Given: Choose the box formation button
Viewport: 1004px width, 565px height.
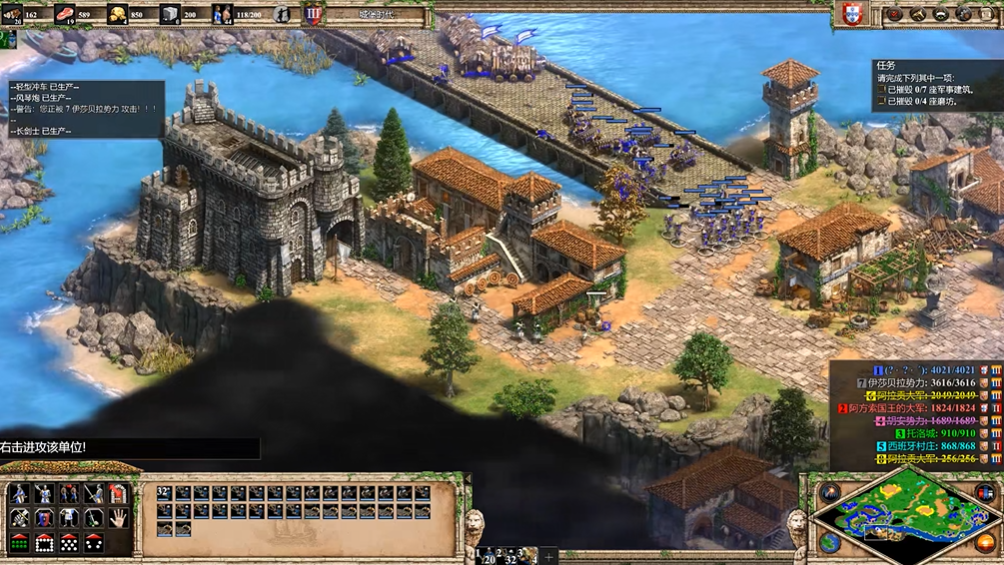Looking at the screenshot, I should [x=44, y=543].
